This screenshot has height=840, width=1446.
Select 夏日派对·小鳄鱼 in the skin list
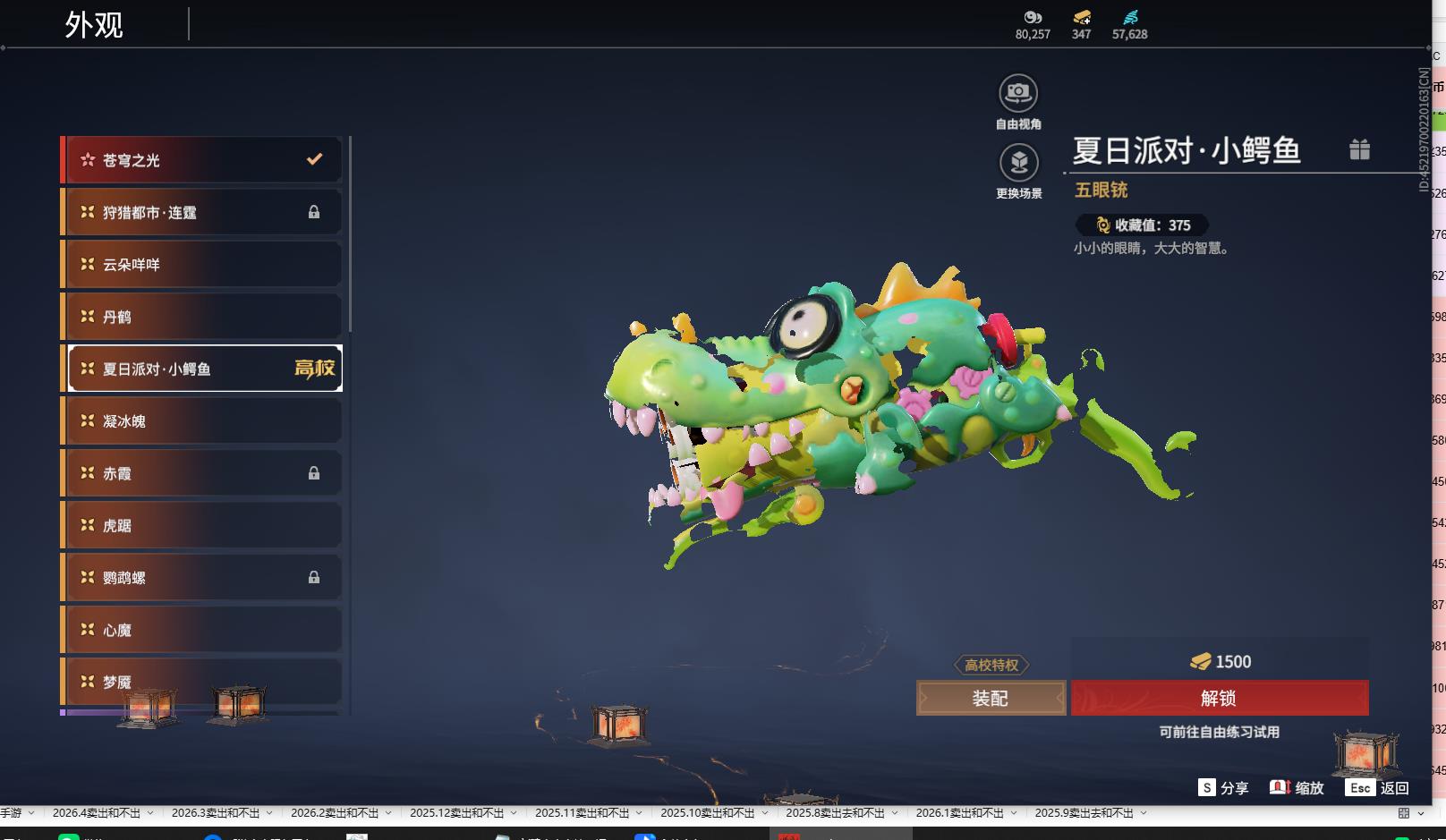(201, 369)
